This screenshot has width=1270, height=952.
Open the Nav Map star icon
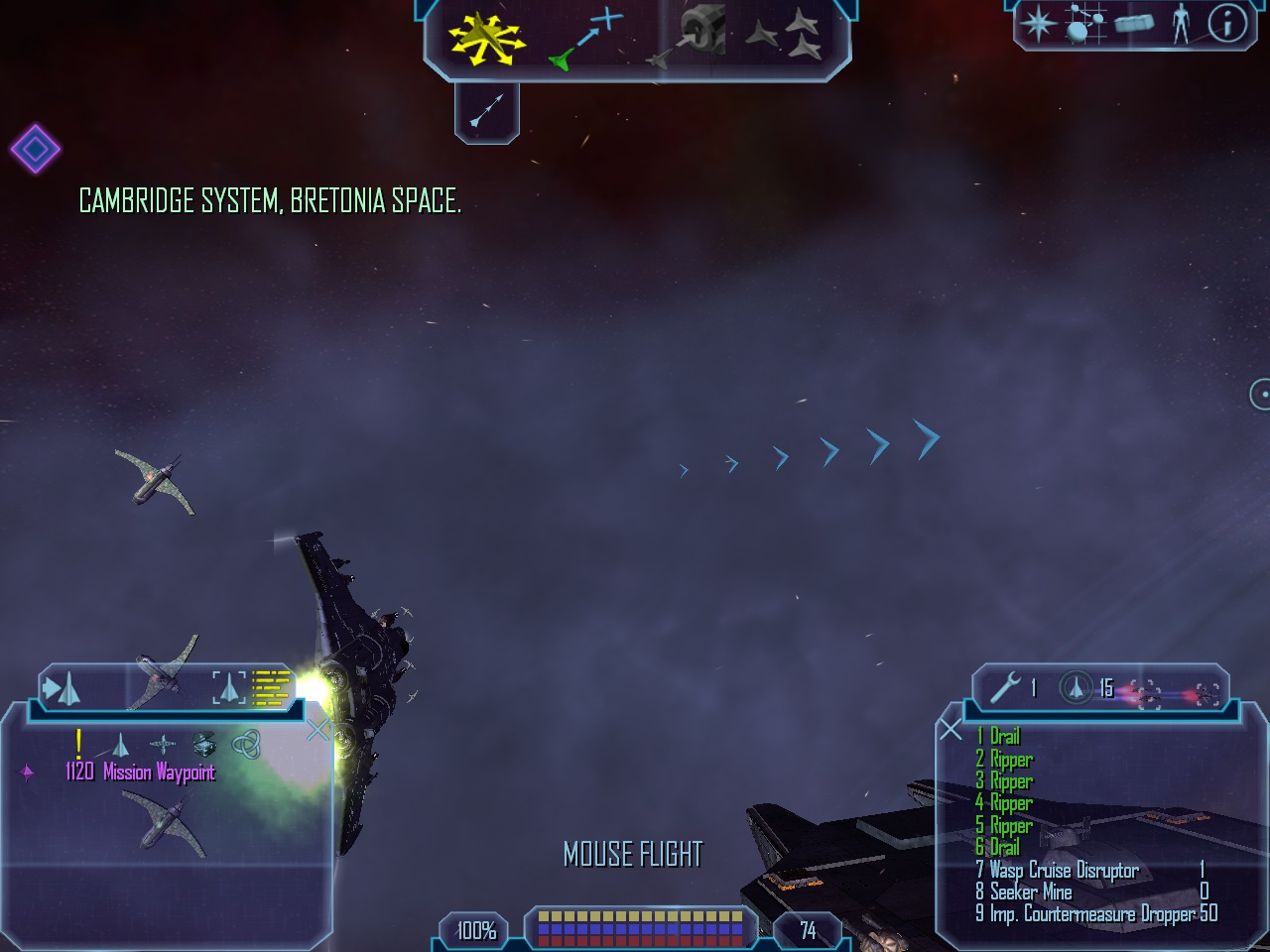pyautogui.click(x=1038, y=23)
